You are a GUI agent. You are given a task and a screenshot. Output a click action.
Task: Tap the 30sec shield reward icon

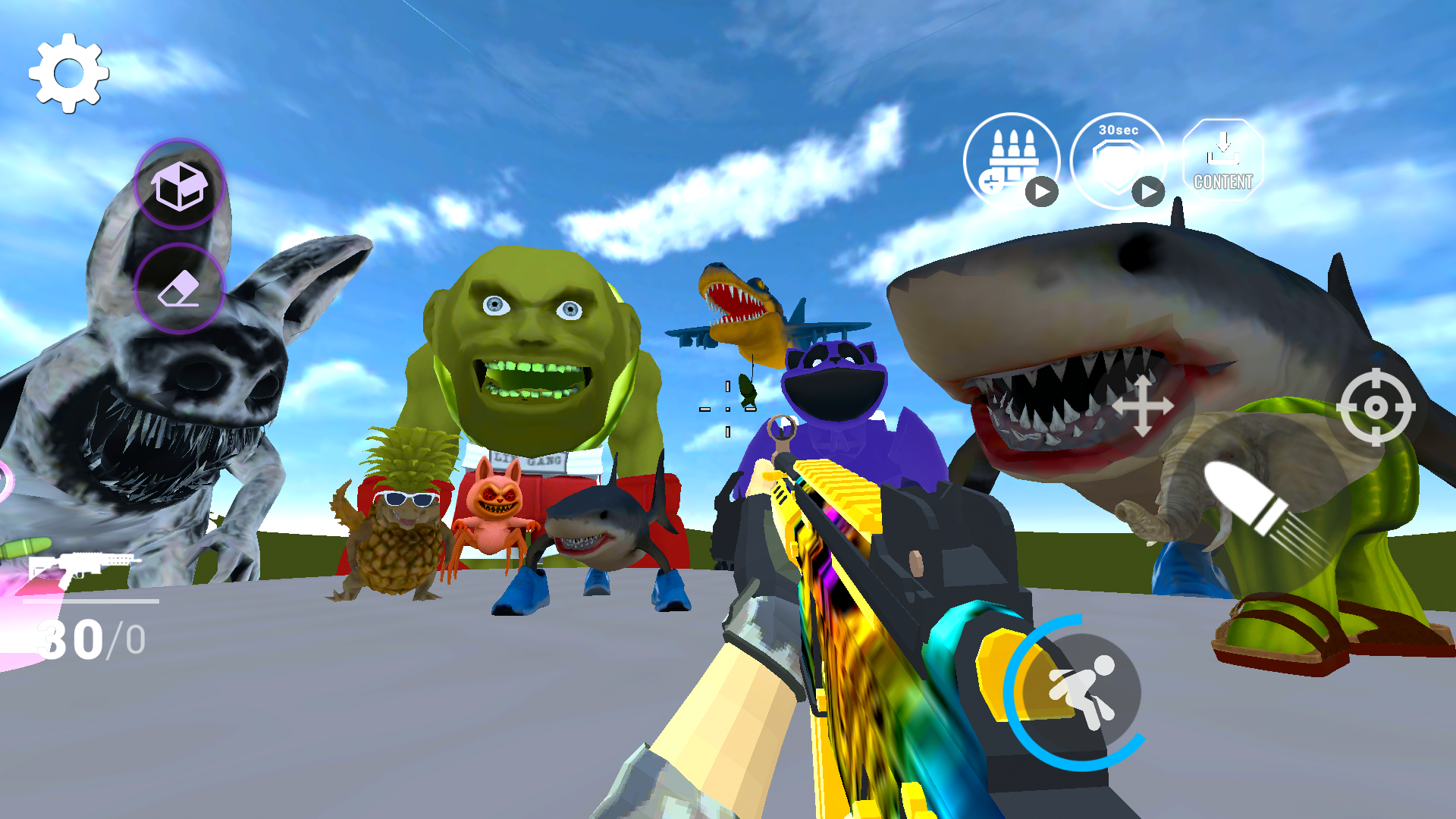pos(1116,159)
